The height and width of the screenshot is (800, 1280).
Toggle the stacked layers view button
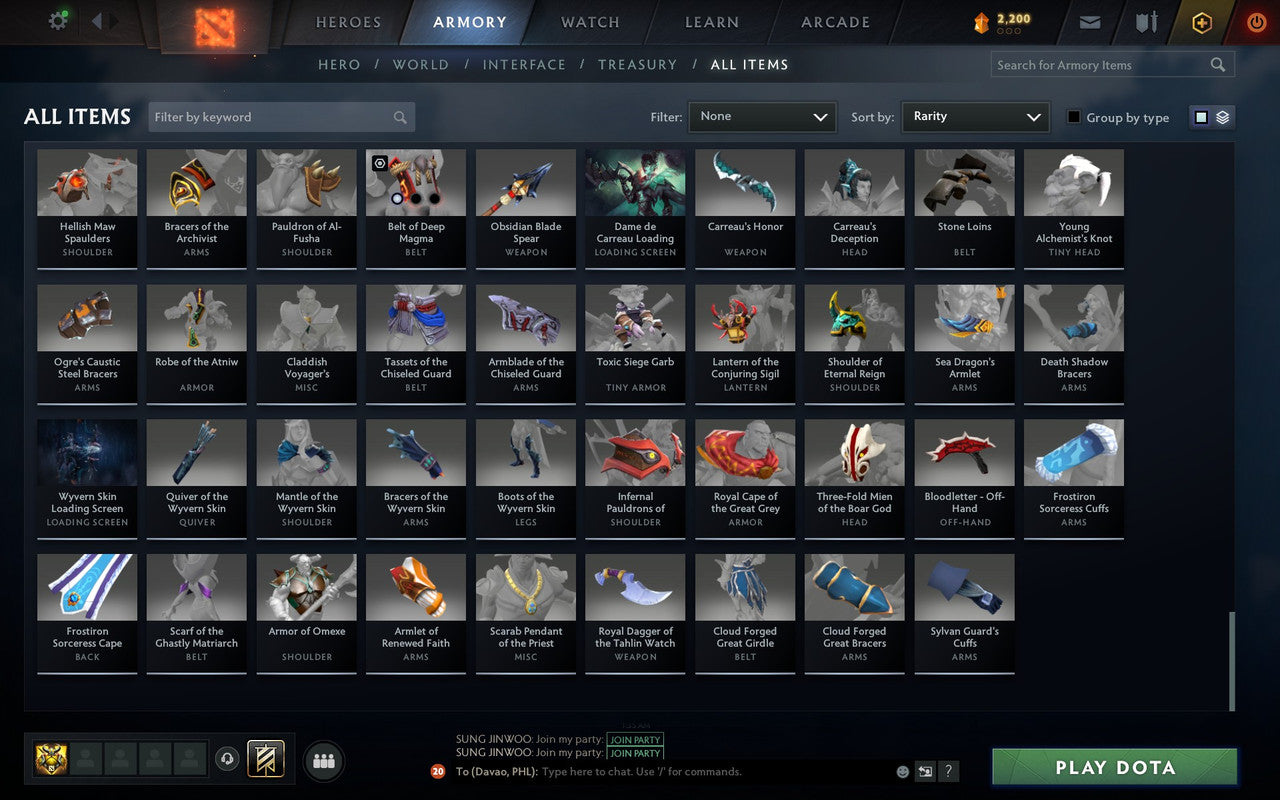(x=1222, y=117)
